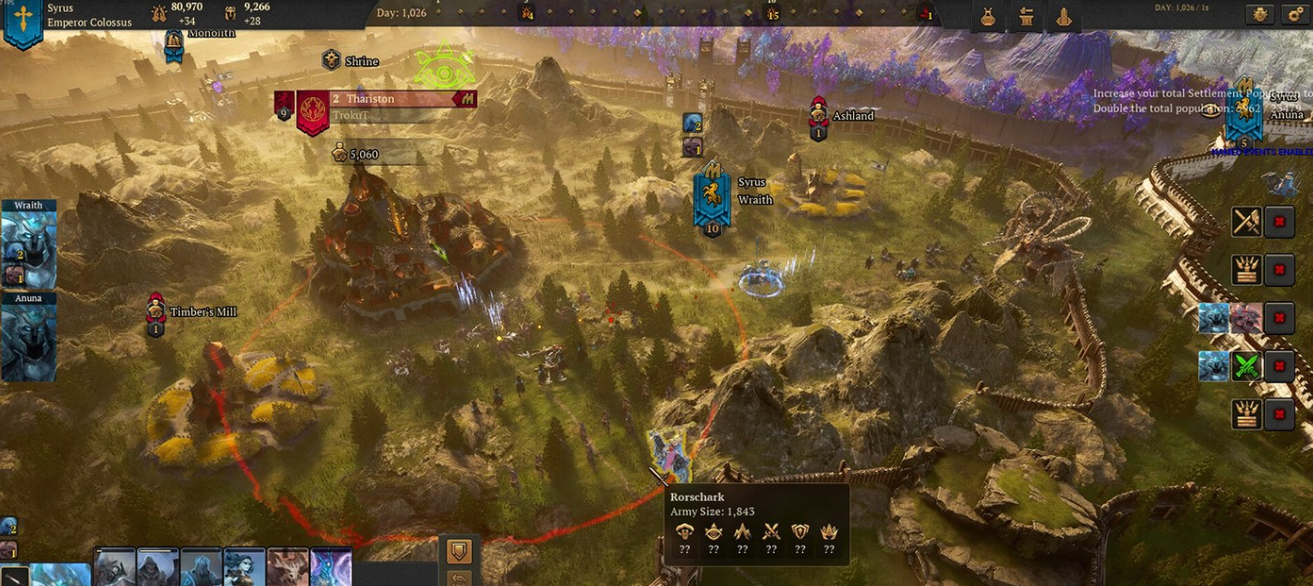Image resolution: width=1313 pixels, height=586 pixels.
Task: Open the tower monument panel
Action: tap(1063, 16)
